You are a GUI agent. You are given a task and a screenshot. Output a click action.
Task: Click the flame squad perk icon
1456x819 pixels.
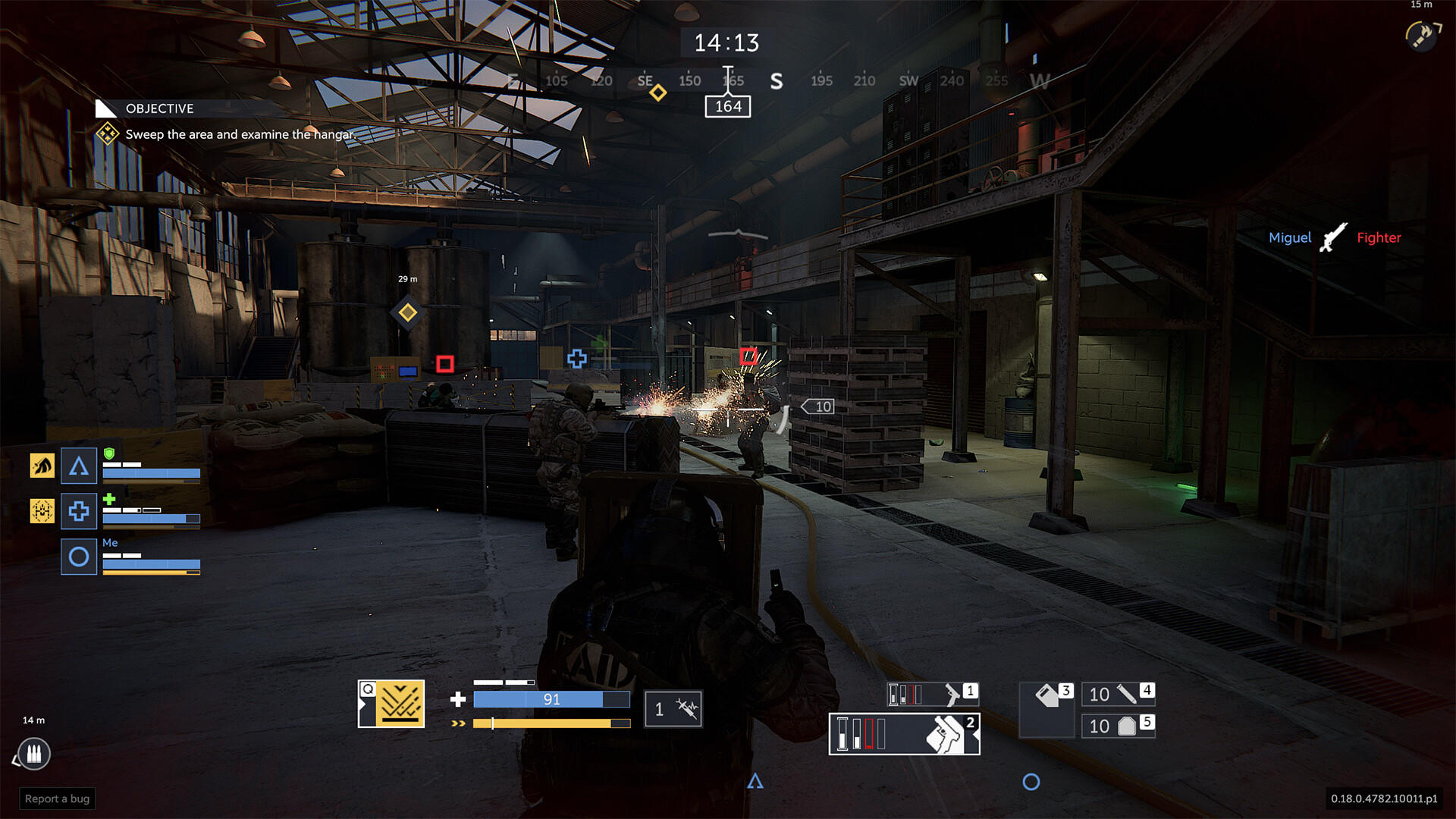42,466
